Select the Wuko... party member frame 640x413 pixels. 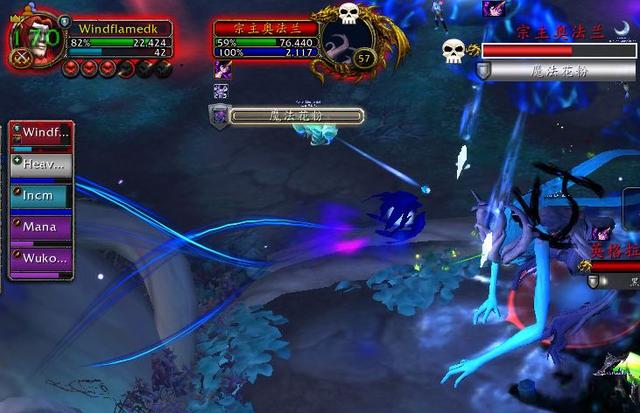click(41, 258)
